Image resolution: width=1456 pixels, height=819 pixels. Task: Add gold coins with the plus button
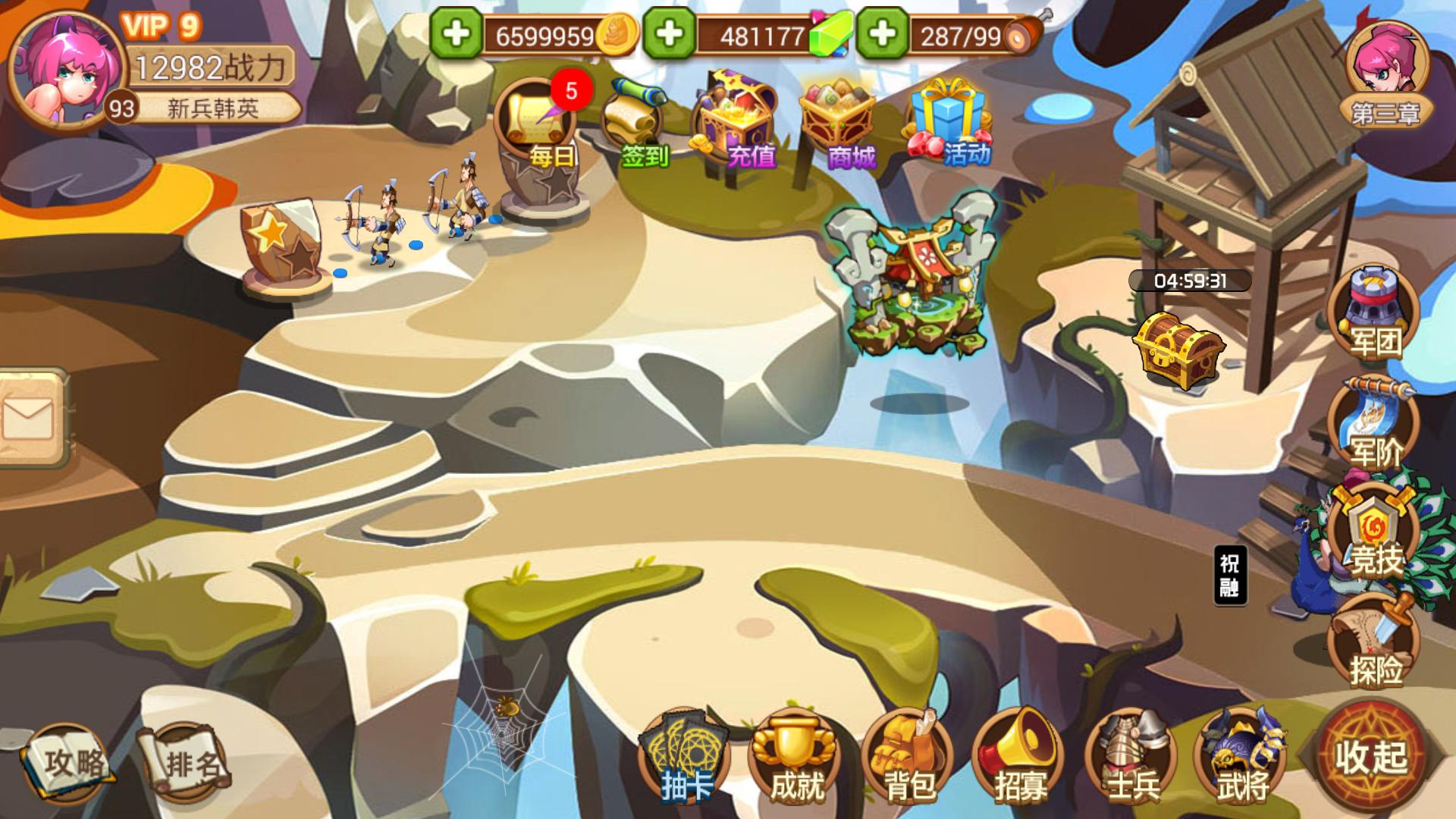pyautogui.click(x=456, y=34)
